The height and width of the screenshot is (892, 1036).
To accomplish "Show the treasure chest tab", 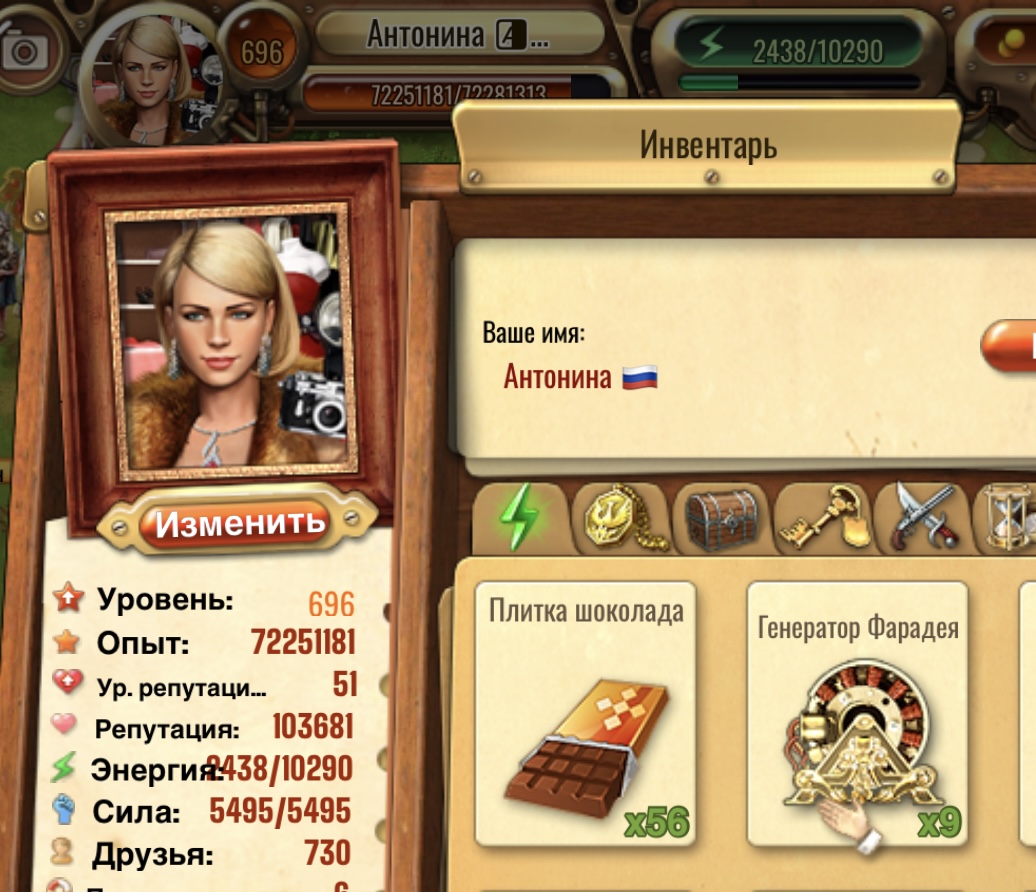I will [x=722, y=518].
